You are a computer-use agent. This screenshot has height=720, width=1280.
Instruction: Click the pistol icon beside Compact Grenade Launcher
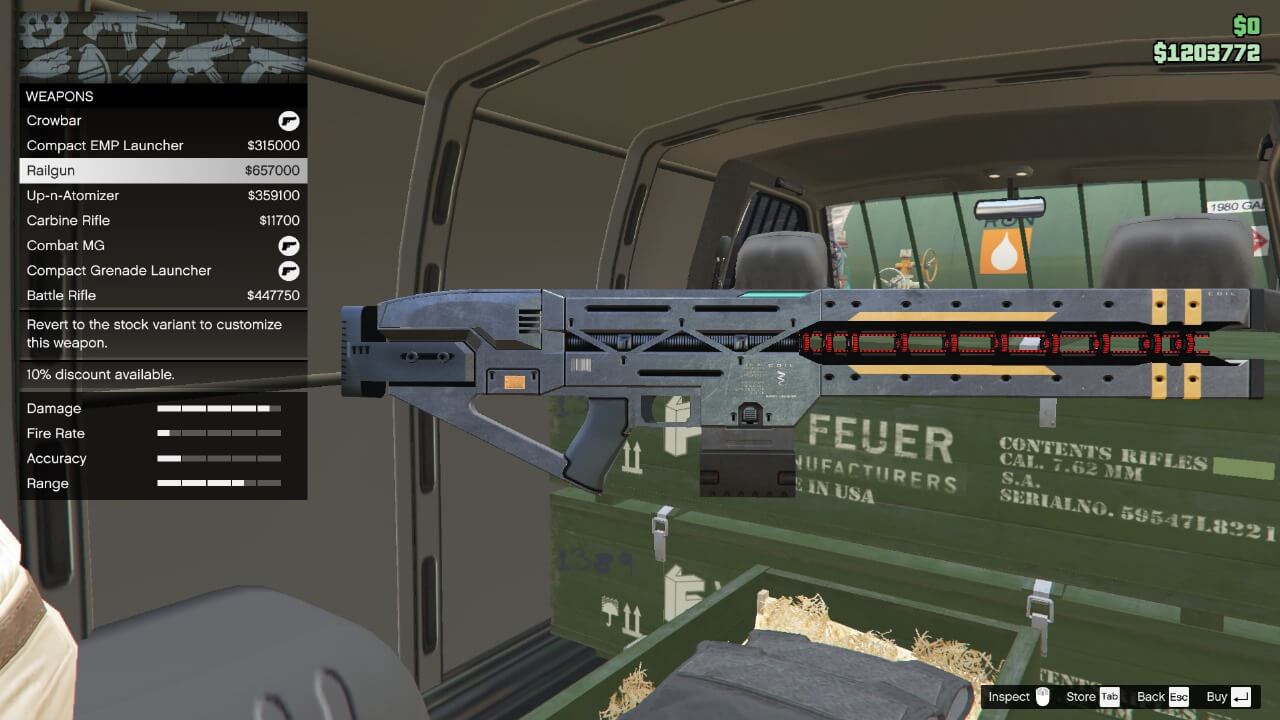[x=289, y=270]
